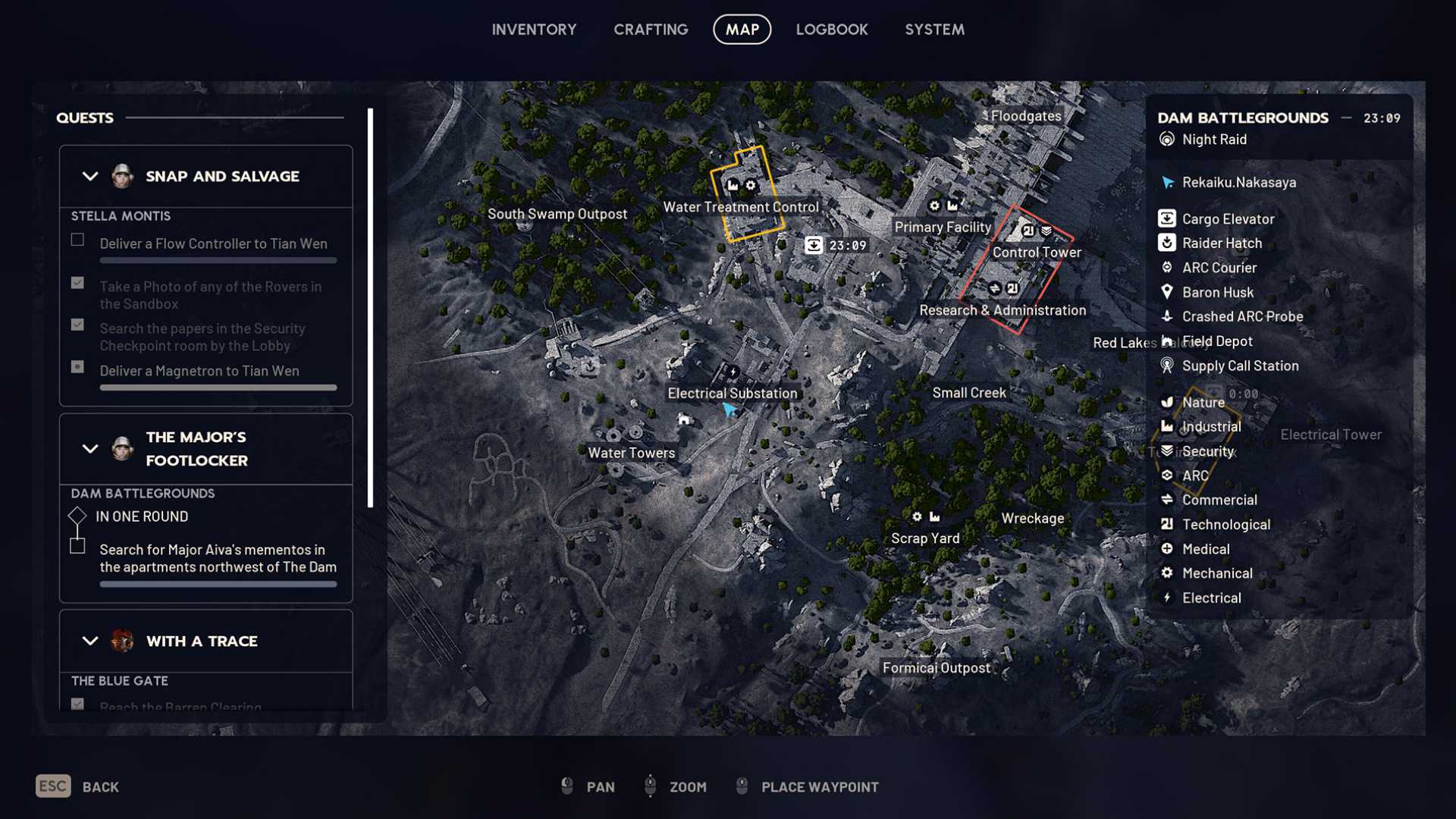Choose the Baron Husk legend entry
This screenshot has width=1456, height=819.
point(1217,293)
